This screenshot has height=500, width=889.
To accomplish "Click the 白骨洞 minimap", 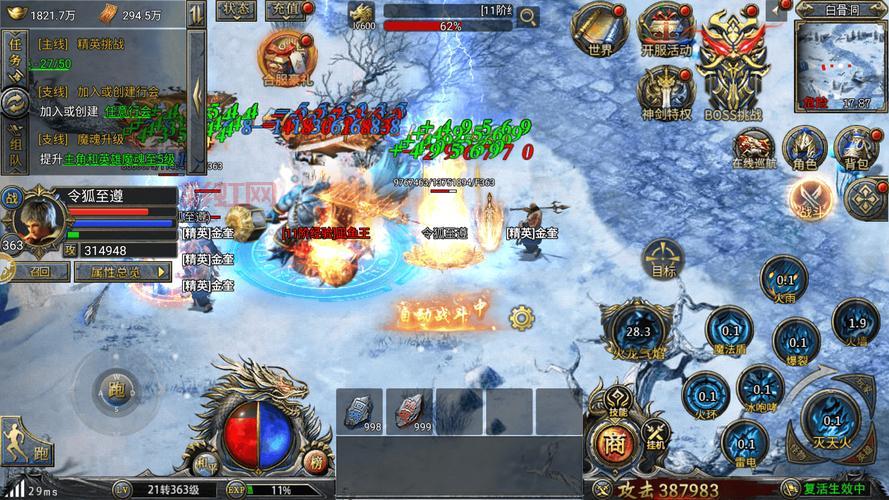I will point(841,62).
